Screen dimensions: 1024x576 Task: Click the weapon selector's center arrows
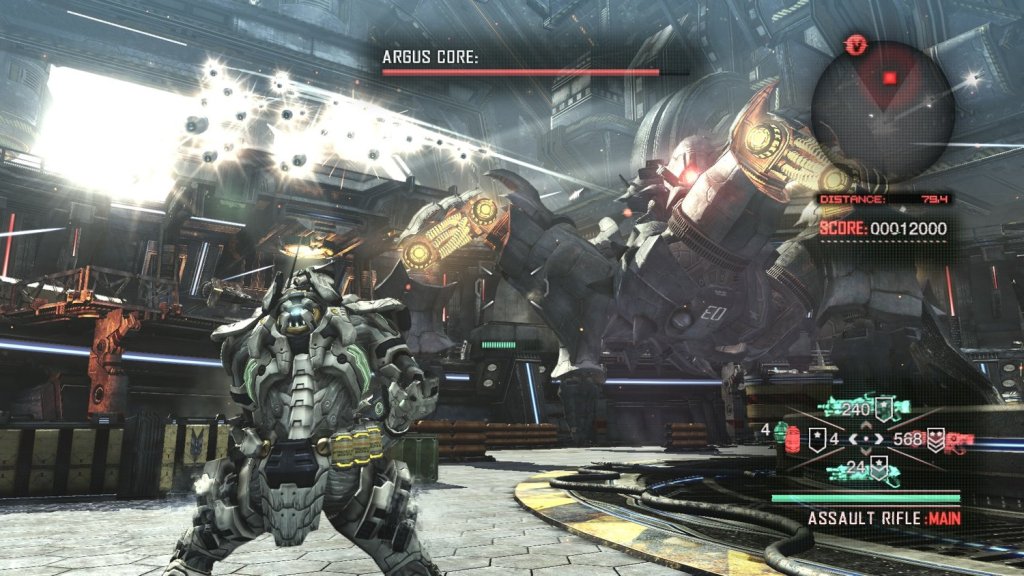(866, 438)
